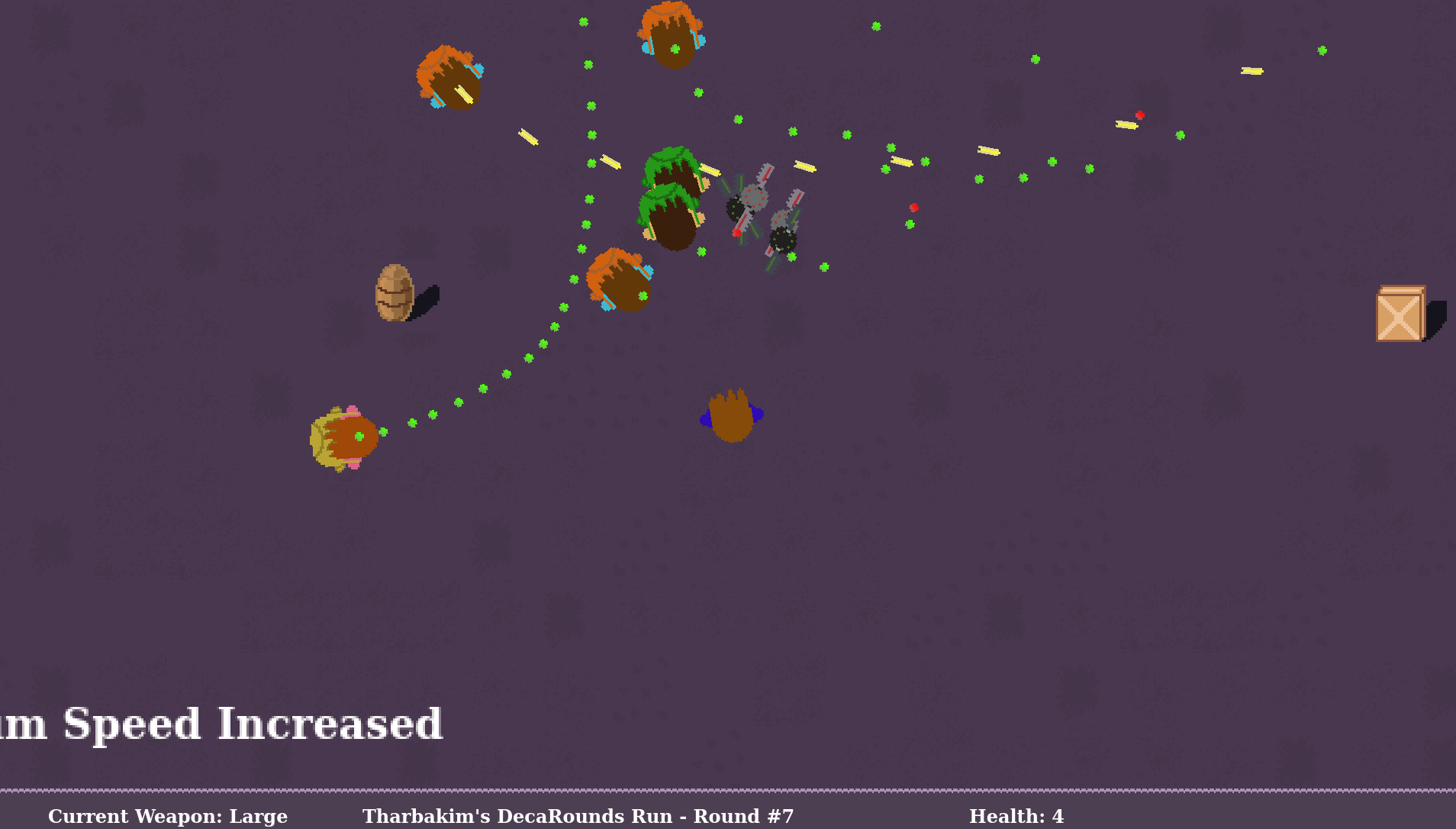Select the orange-haired enemy near the top left
The image size is (1456, 829).
tap(449, 76)
